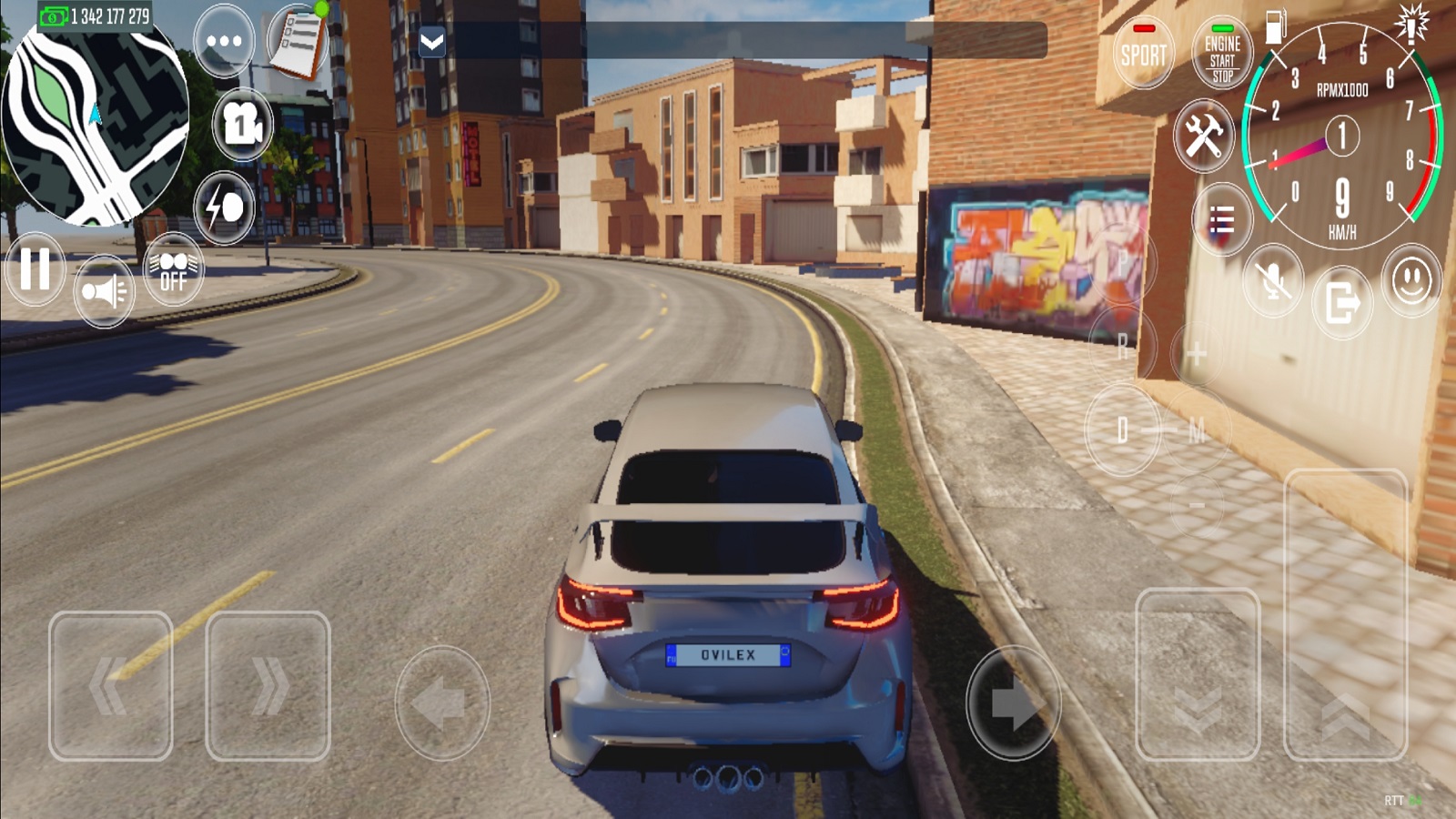Viewport: 1456px width, 819px height.
Task: Toggle the headlights OFF button
Action: (x=173, y=270)
